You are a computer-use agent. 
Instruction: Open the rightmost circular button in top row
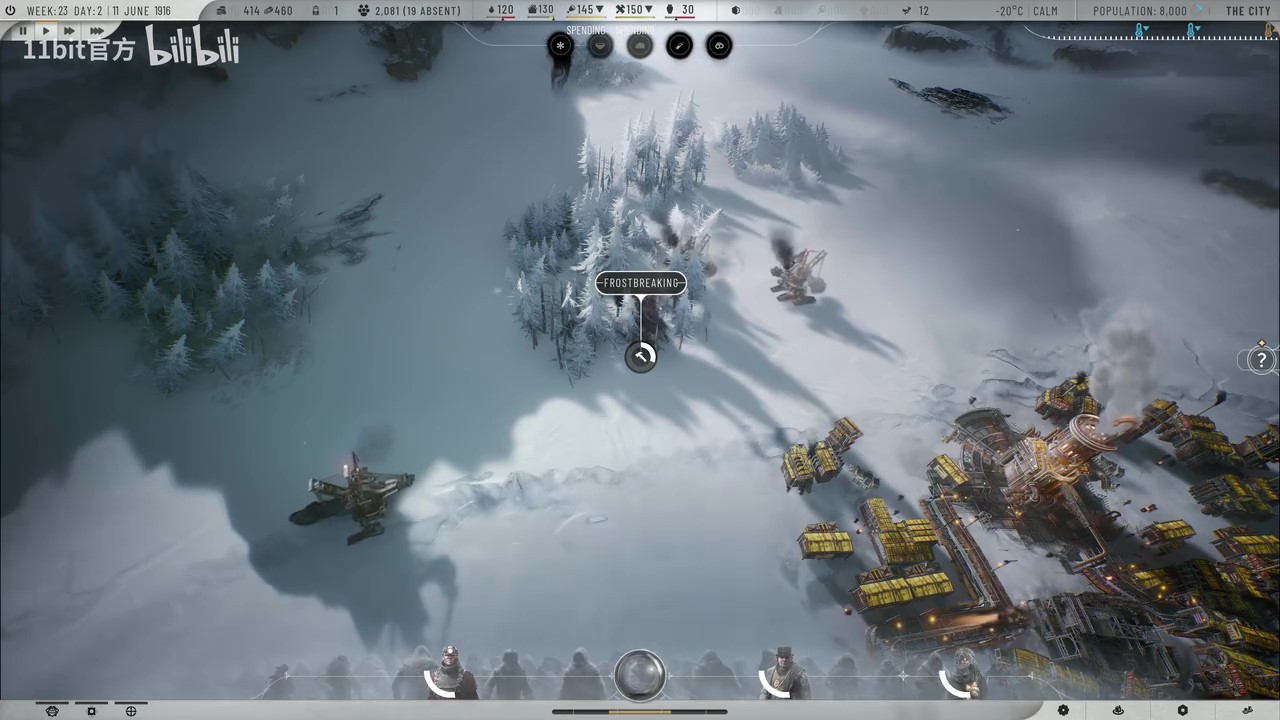pyautogui.click(x=719, y=46)
